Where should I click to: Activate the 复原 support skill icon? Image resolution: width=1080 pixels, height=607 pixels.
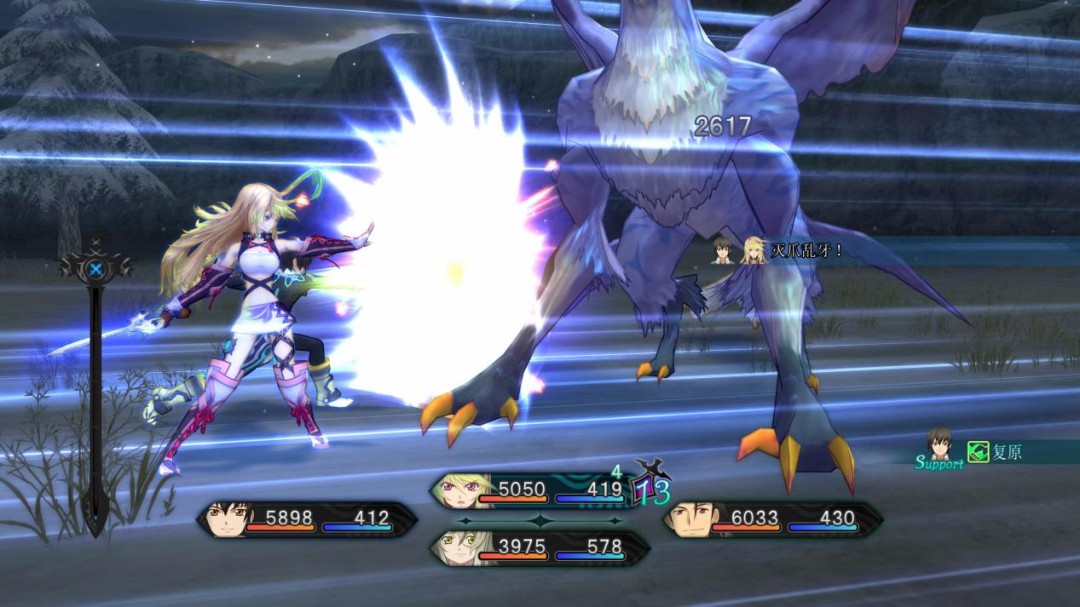point(978,452)
